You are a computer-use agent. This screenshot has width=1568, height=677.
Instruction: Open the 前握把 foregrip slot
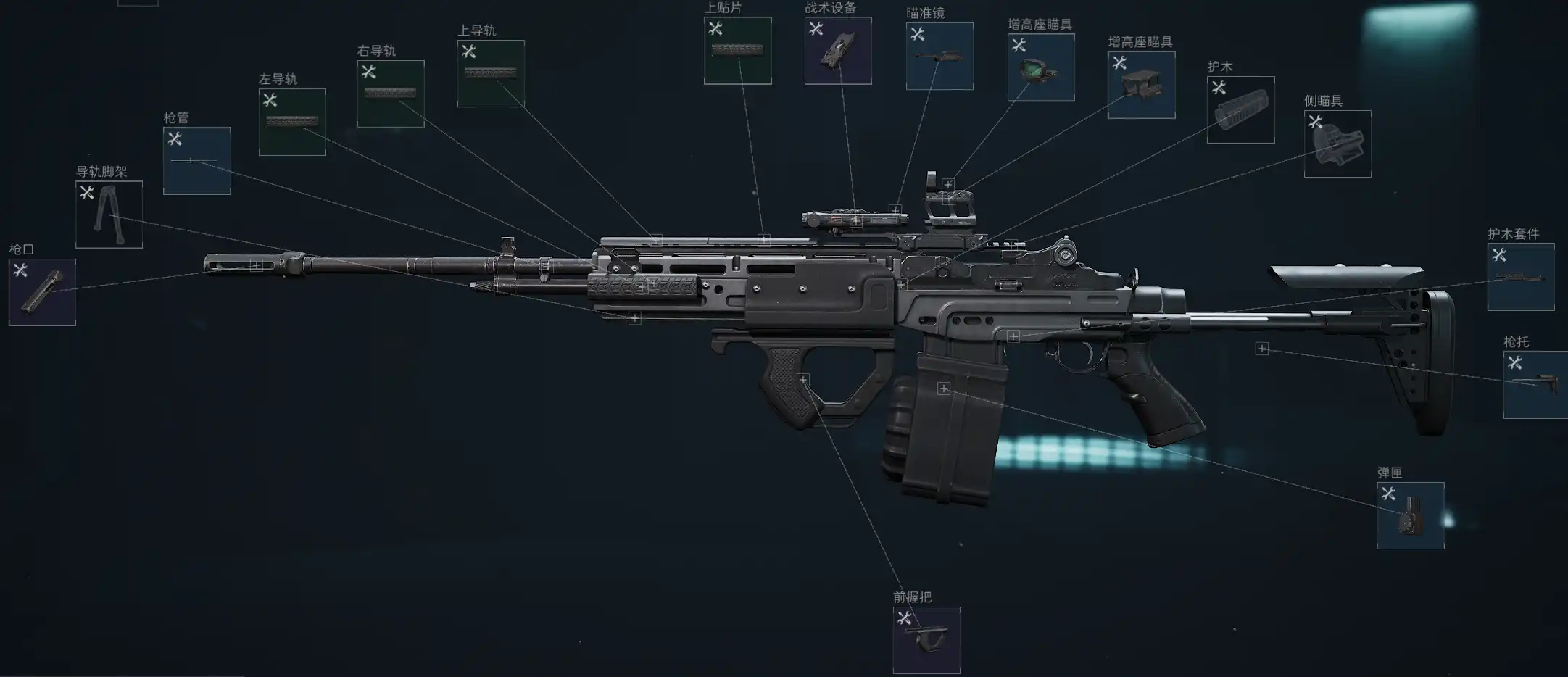926,640
